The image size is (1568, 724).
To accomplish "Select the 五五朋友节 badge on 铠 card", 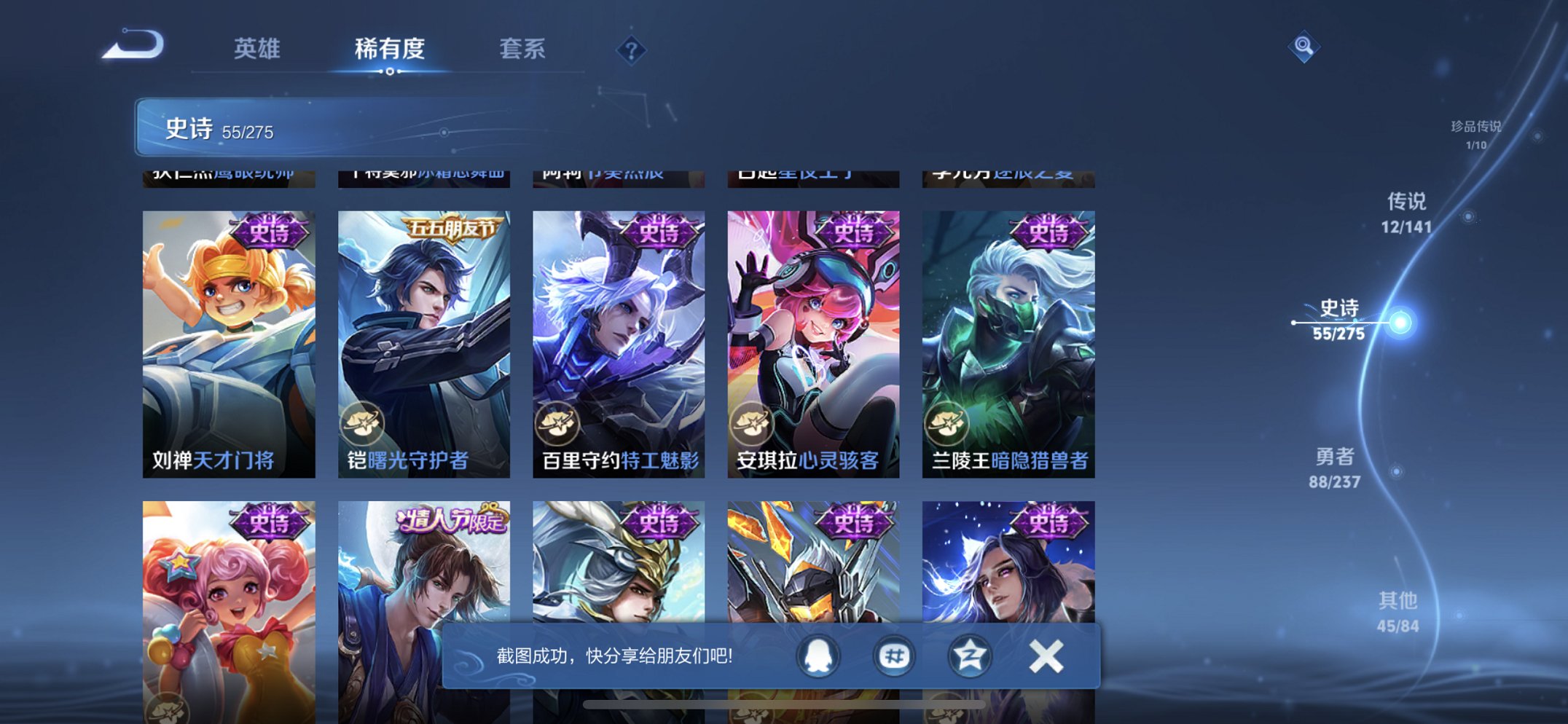I will pos(452,228).
